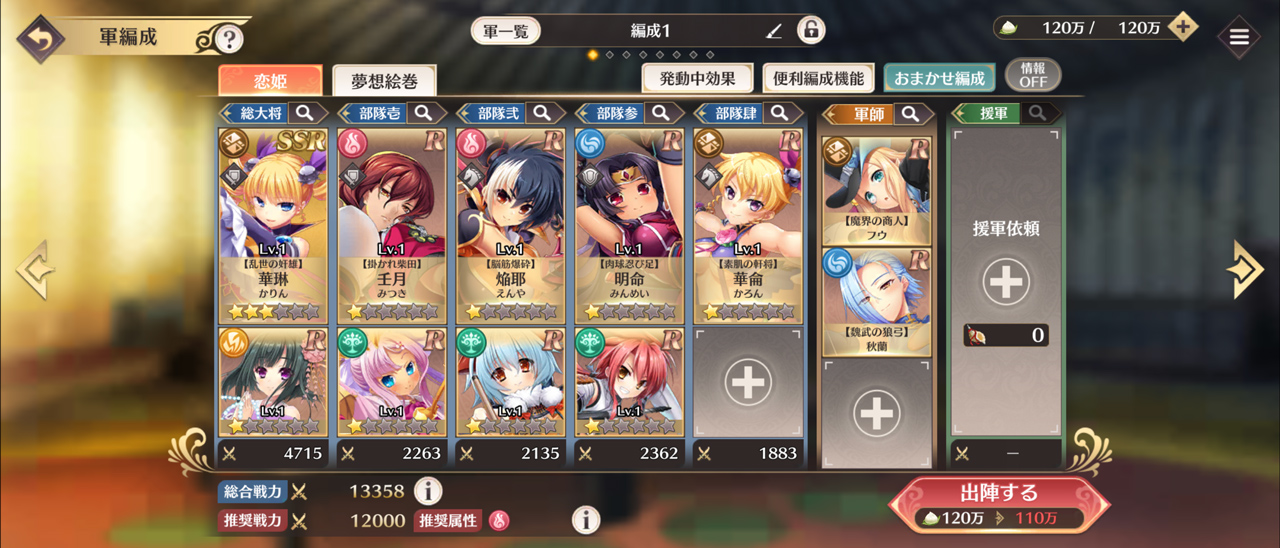Select the 壬月 unit card
This screenshot has width=1280, height=548.
[x=392, y=225]
